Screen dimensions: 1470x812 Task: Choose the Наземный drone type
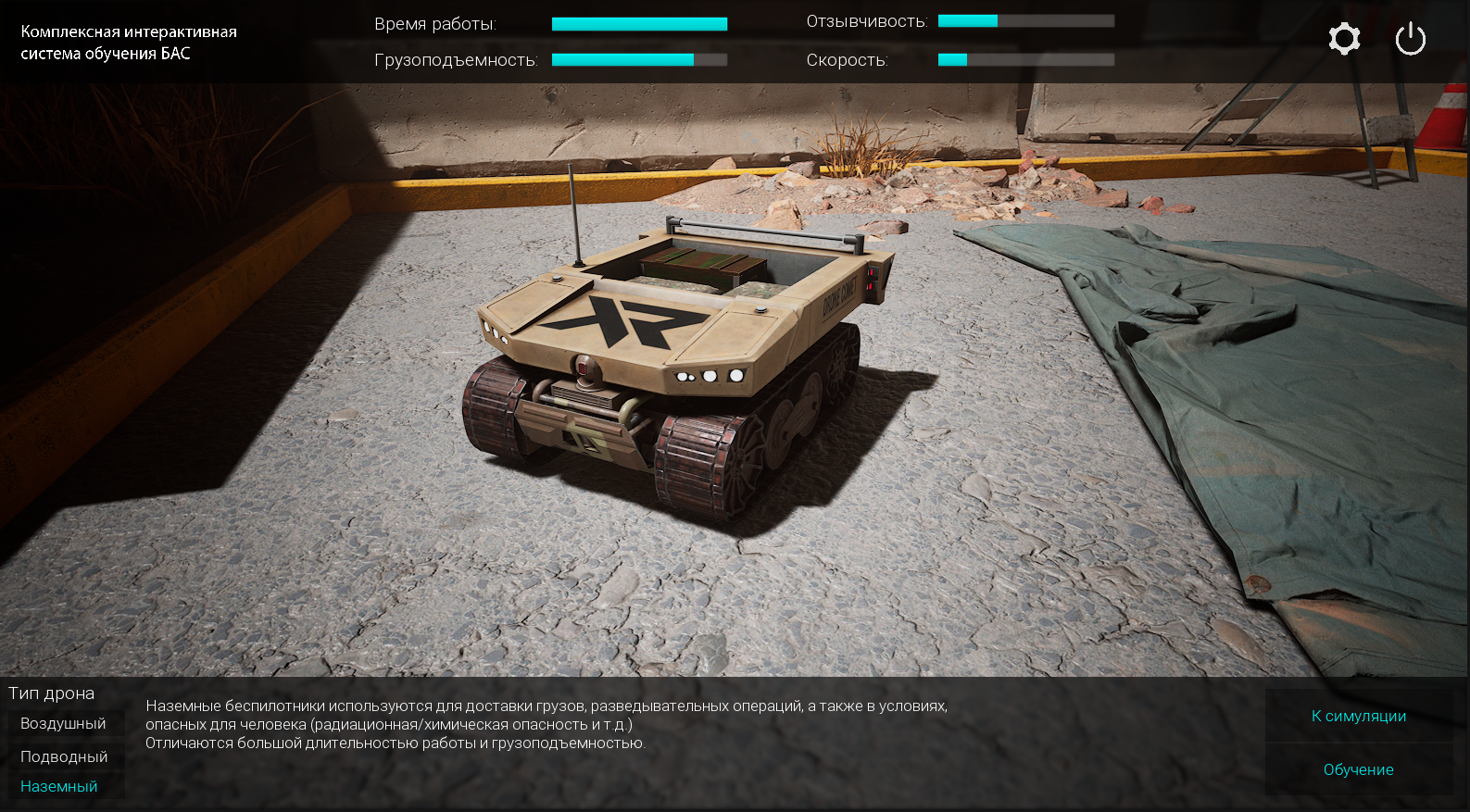(x=59, y=786)
